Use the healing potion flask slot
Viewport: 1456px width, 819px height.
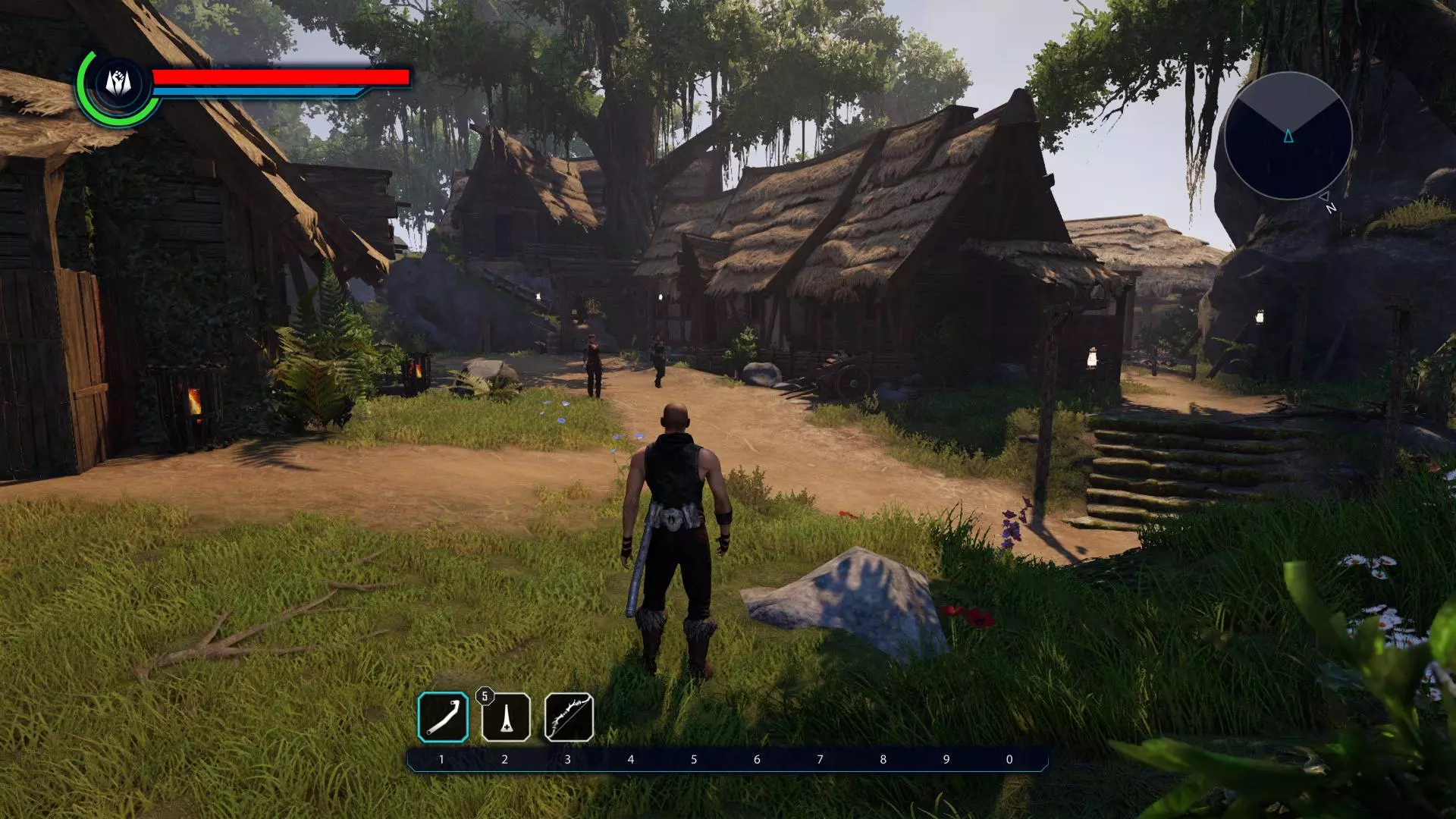506,717
